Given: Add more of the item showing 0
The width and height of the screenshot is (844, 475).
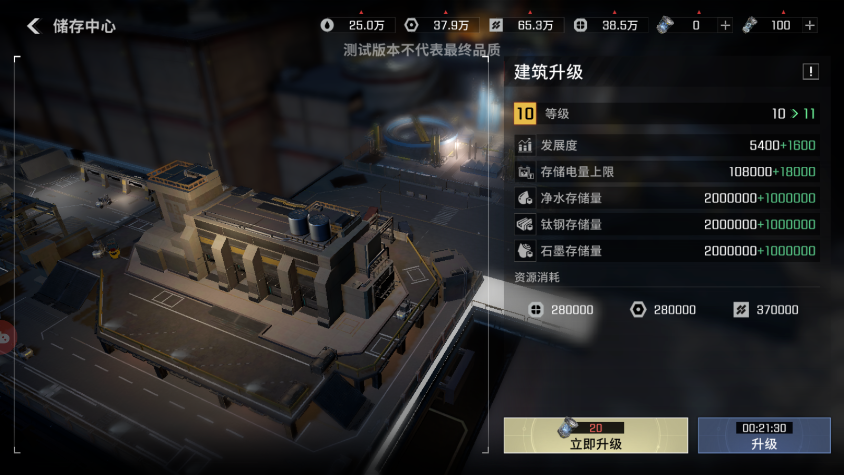Looking at the screenshot, I should click(x=726, y=25).
